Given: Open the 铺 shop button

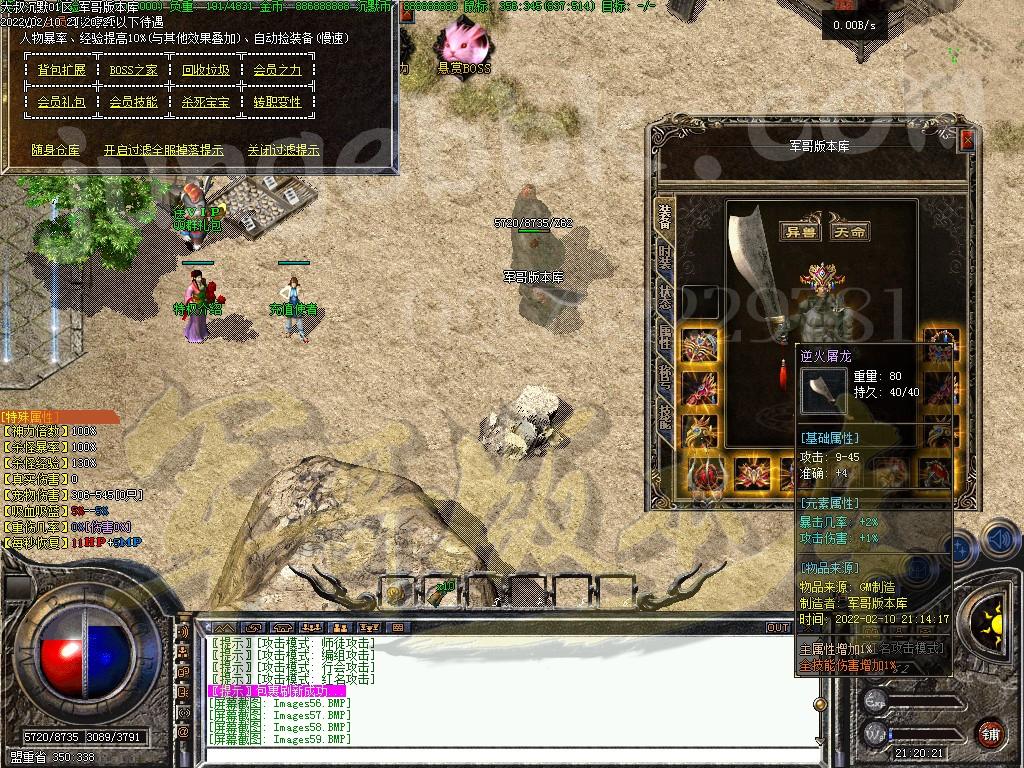Looking at the screenshot, I should click(990, 733).
